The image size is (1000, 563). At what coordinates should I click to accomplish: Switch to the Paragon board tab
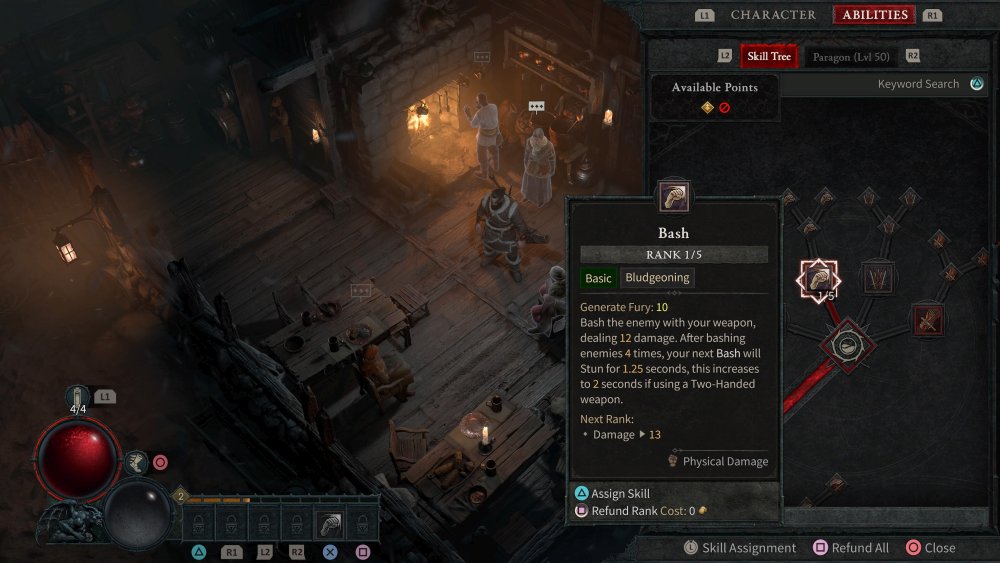pos(852,56)
